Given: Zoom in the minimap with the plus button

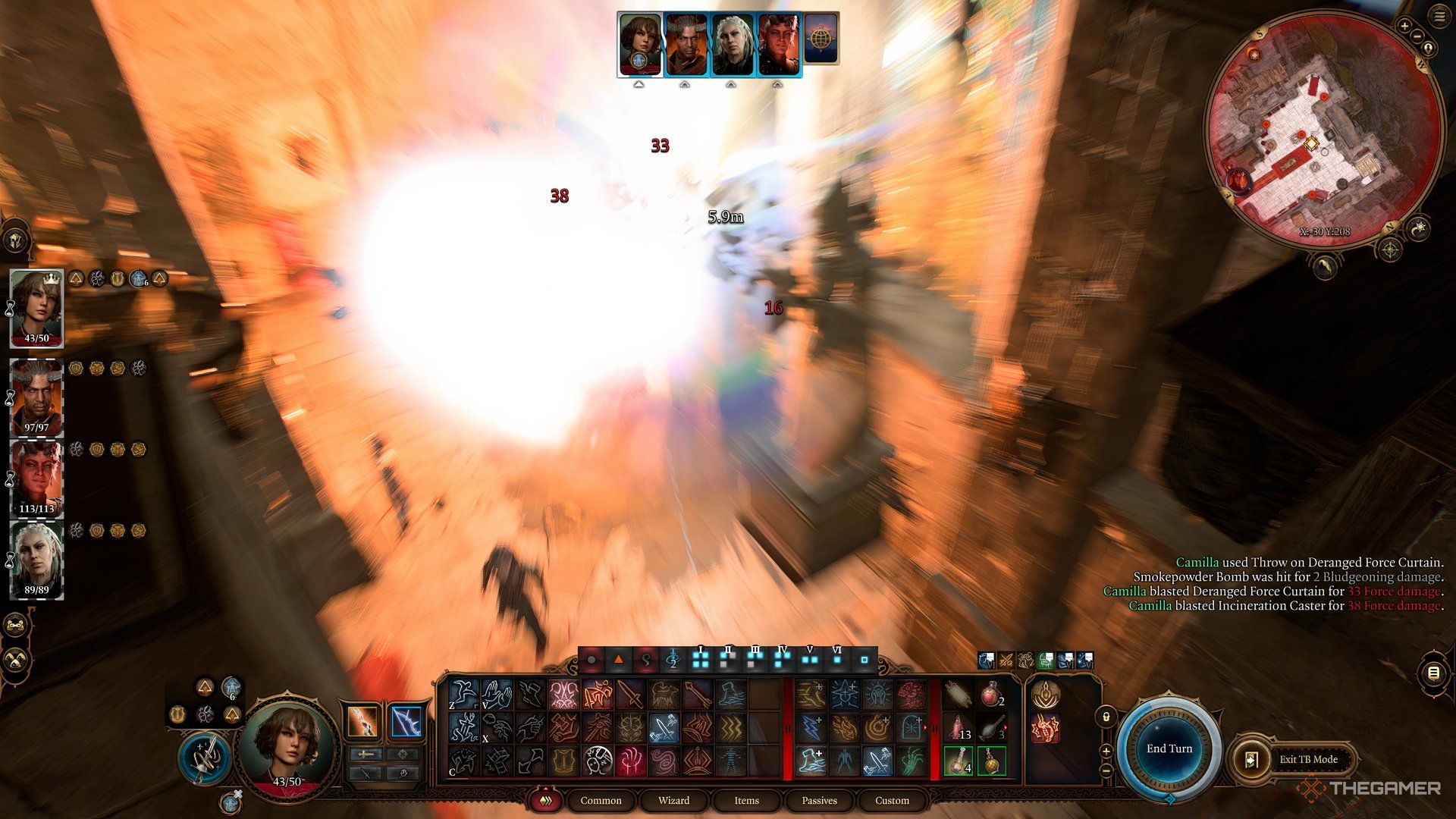Looking at the screenshot, I should tap(1404, 26).
